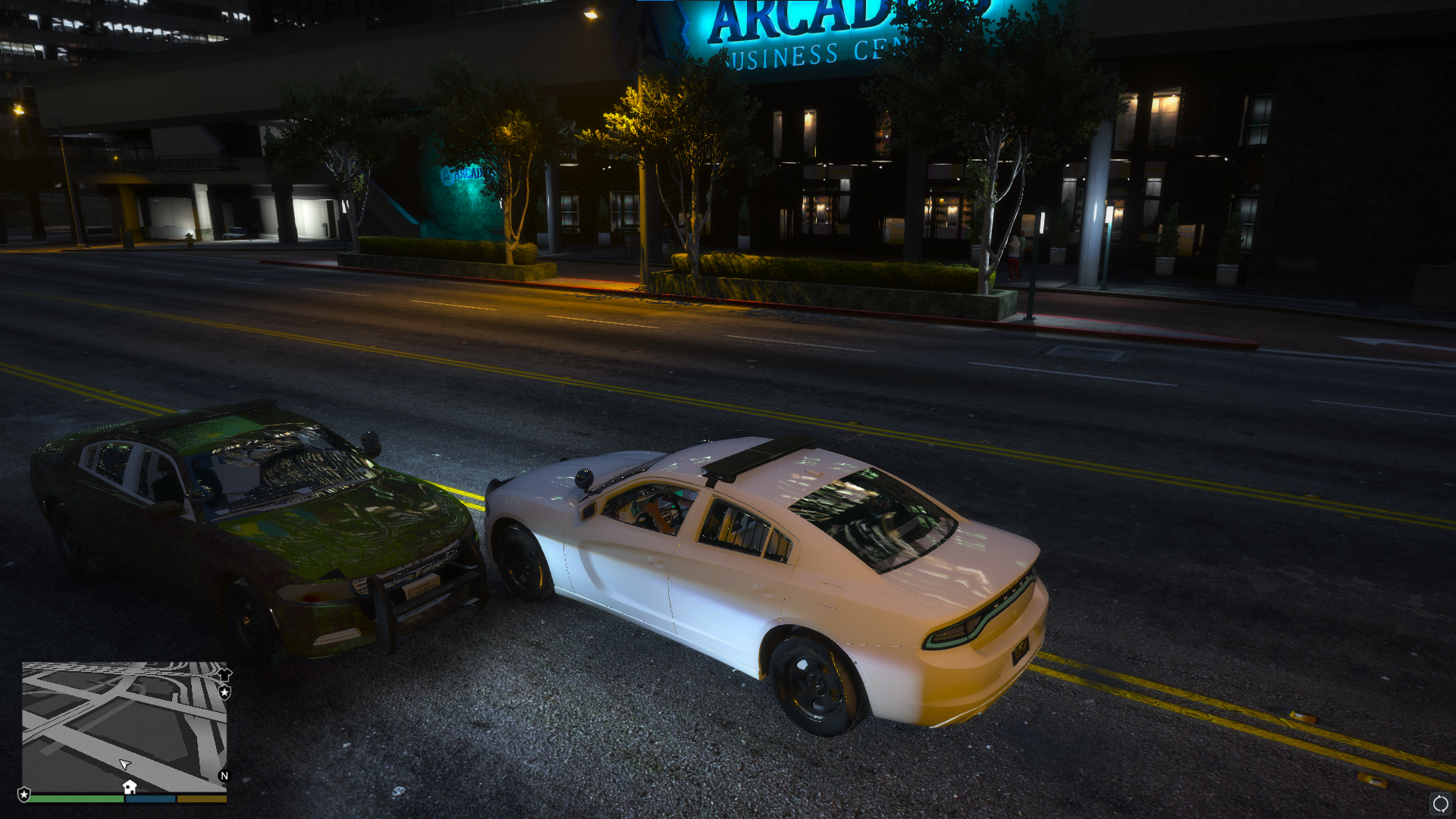Click the circular arrows sync icon

pyautogui.click(x=1440, y=804)
